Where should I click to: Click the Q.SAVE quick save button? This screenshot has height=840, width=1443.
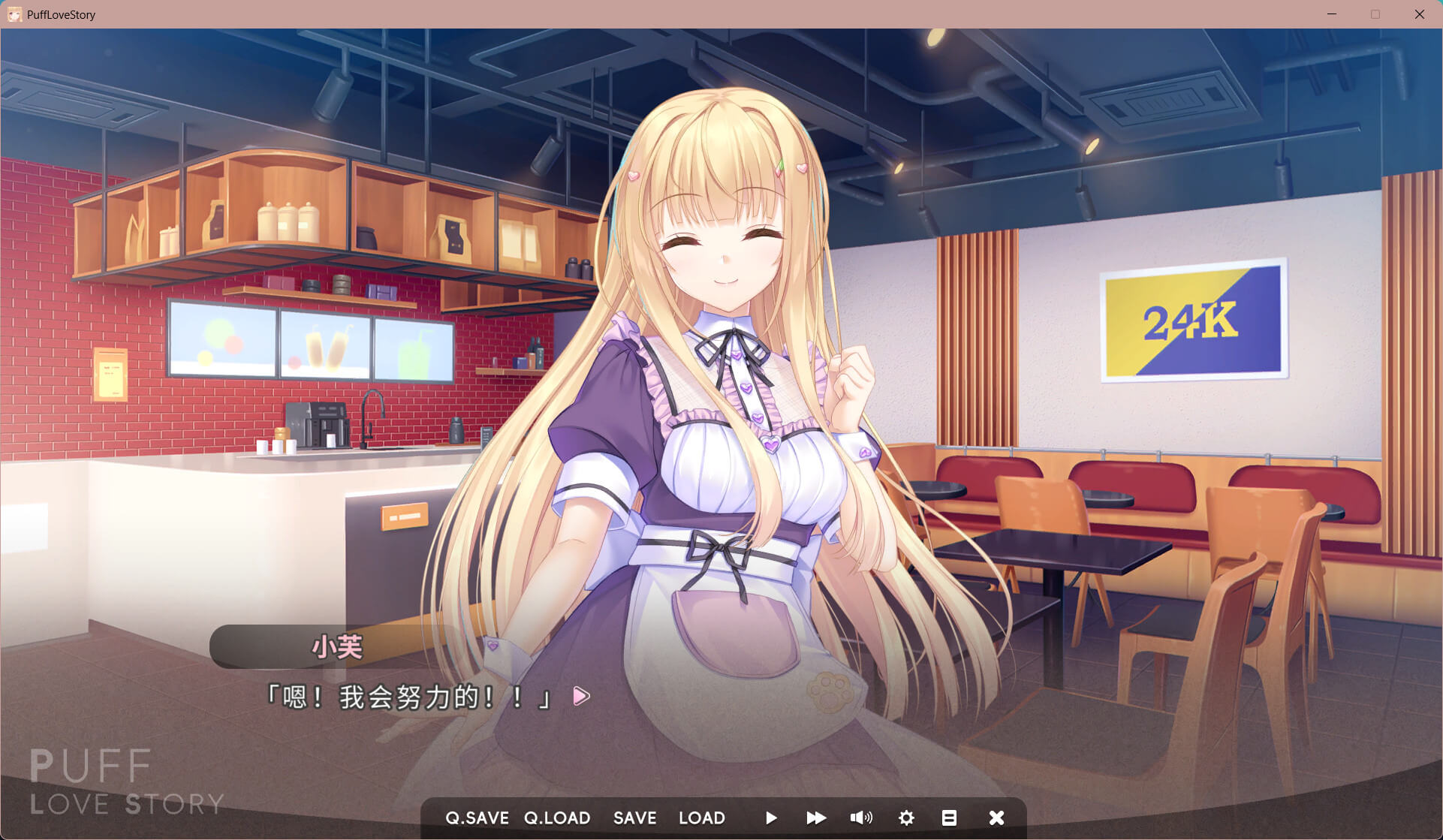click(477, 817)
